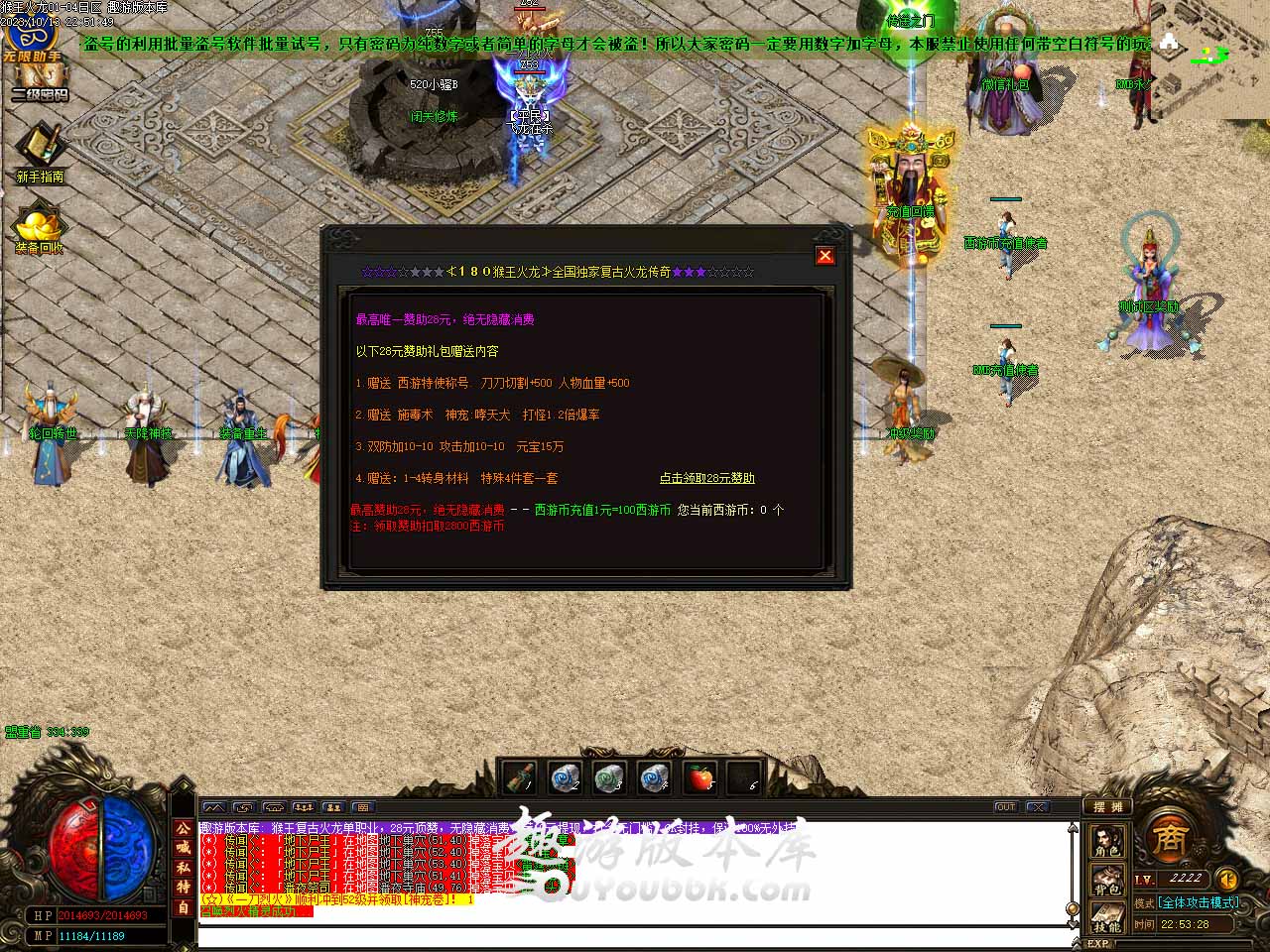
Task: Switch chat to the 私 private channel
Action: [x=184, y=868]
